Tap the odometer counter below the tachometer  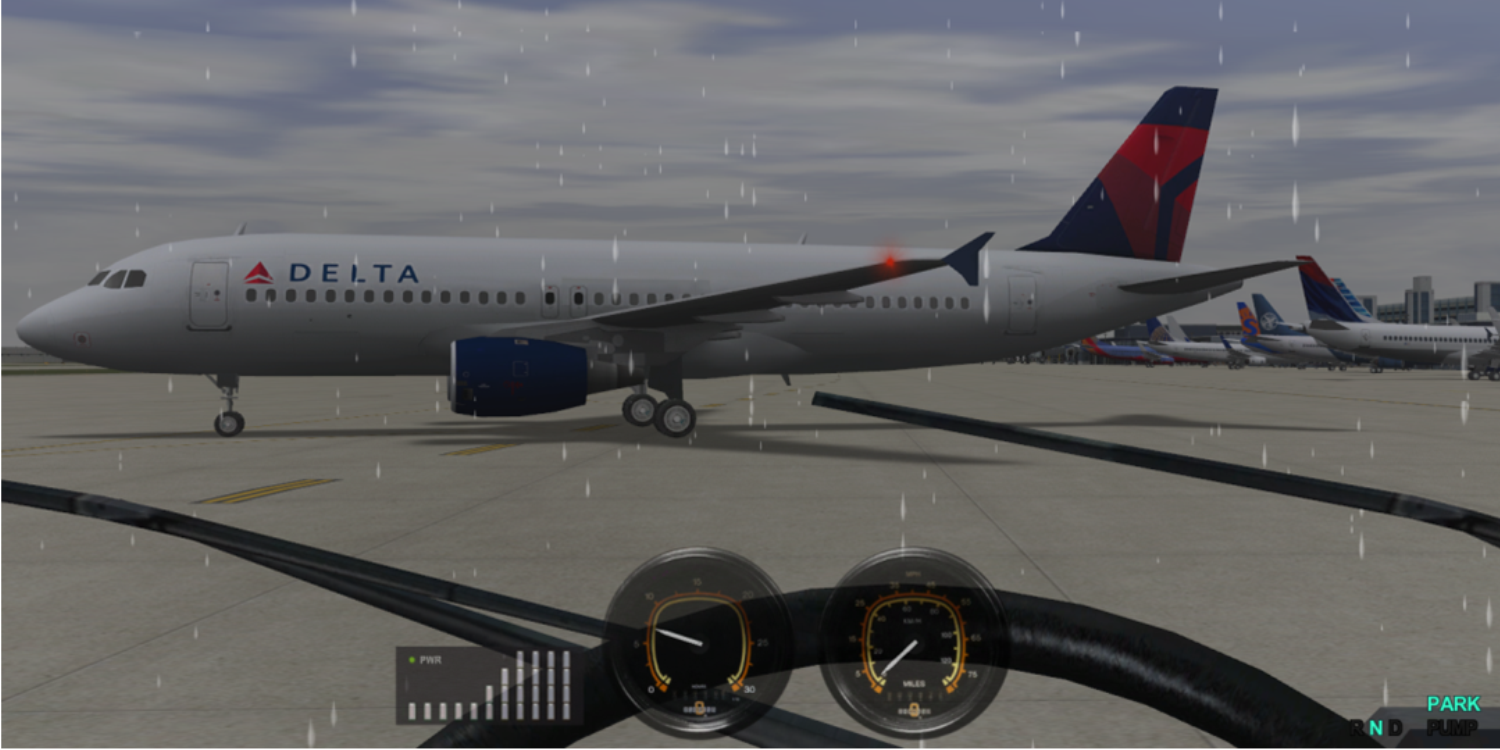pos(700,708)
